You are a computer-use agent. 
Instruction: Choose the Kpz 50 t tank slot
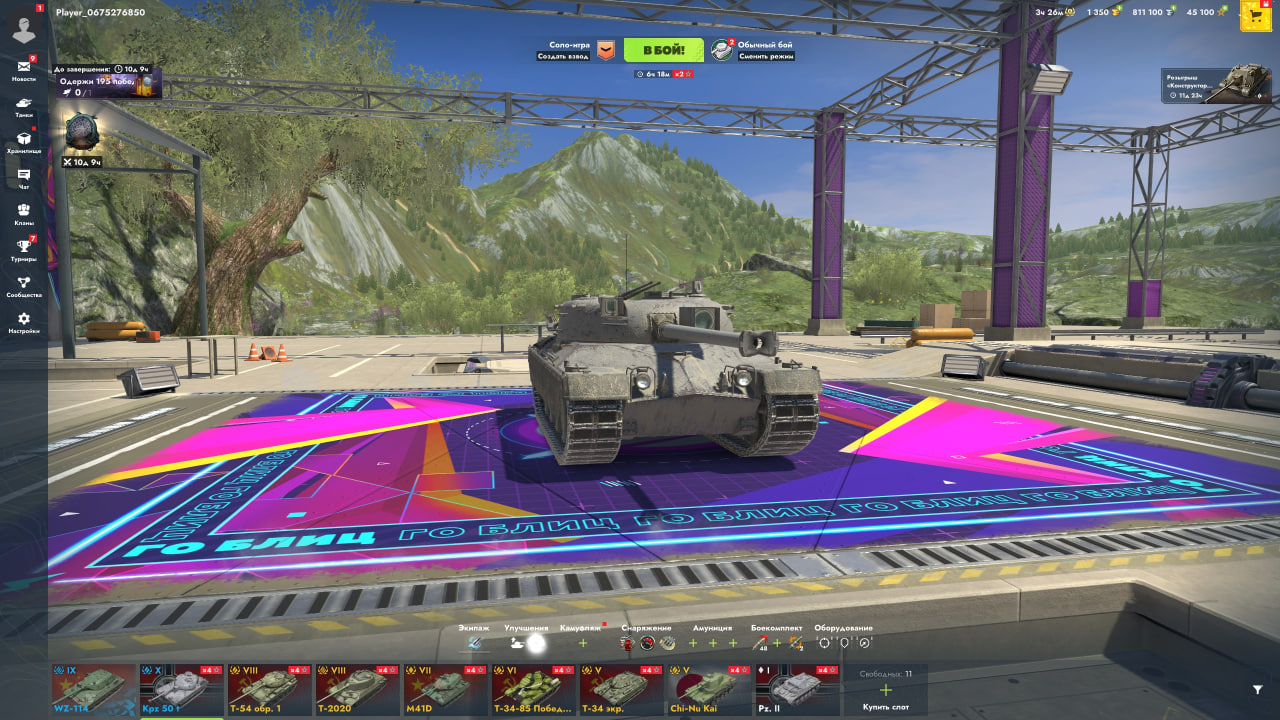pos(182,690)
